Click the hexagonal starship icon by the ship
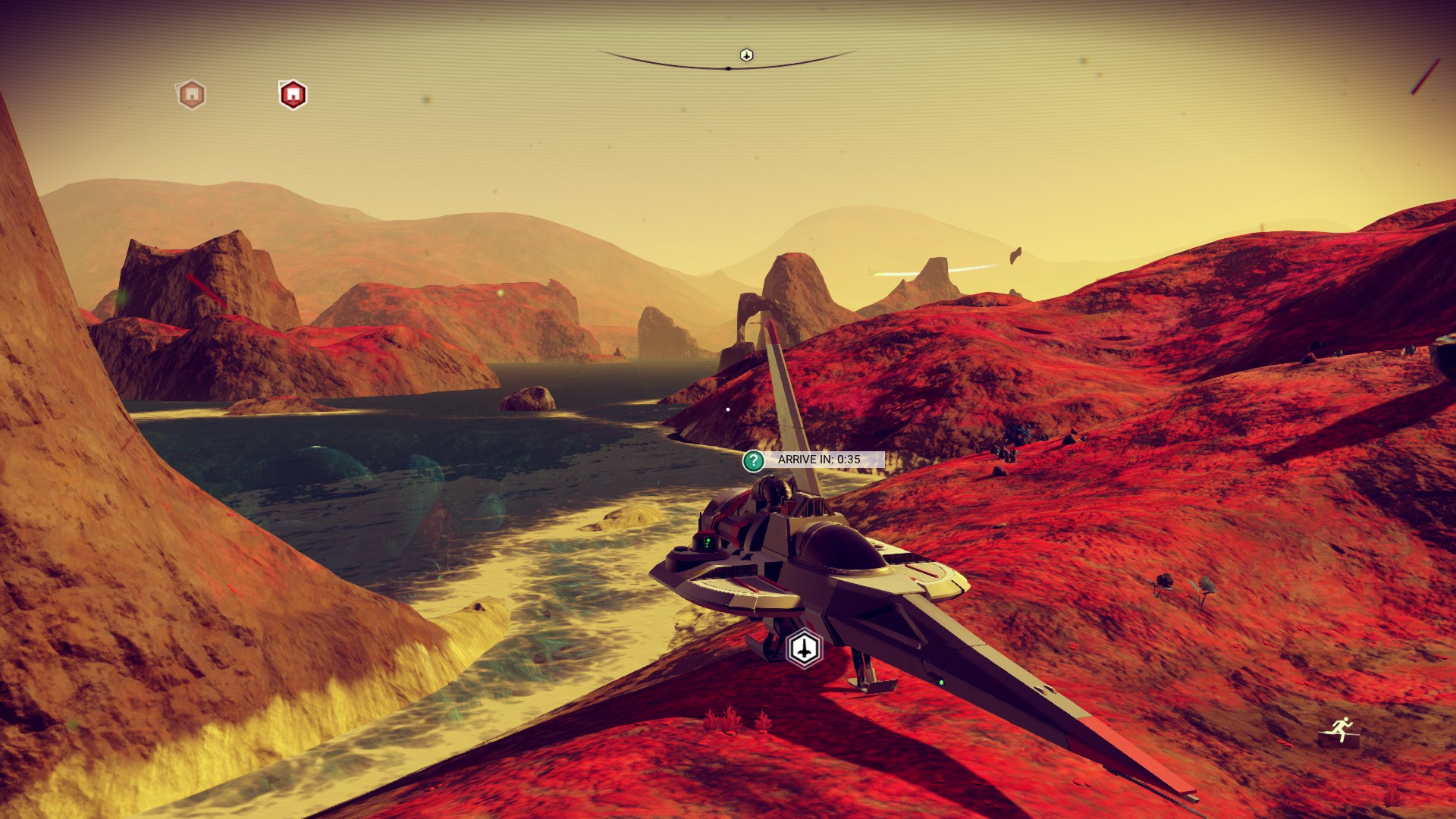1456x819 pixels. click(x=804, y=648)
